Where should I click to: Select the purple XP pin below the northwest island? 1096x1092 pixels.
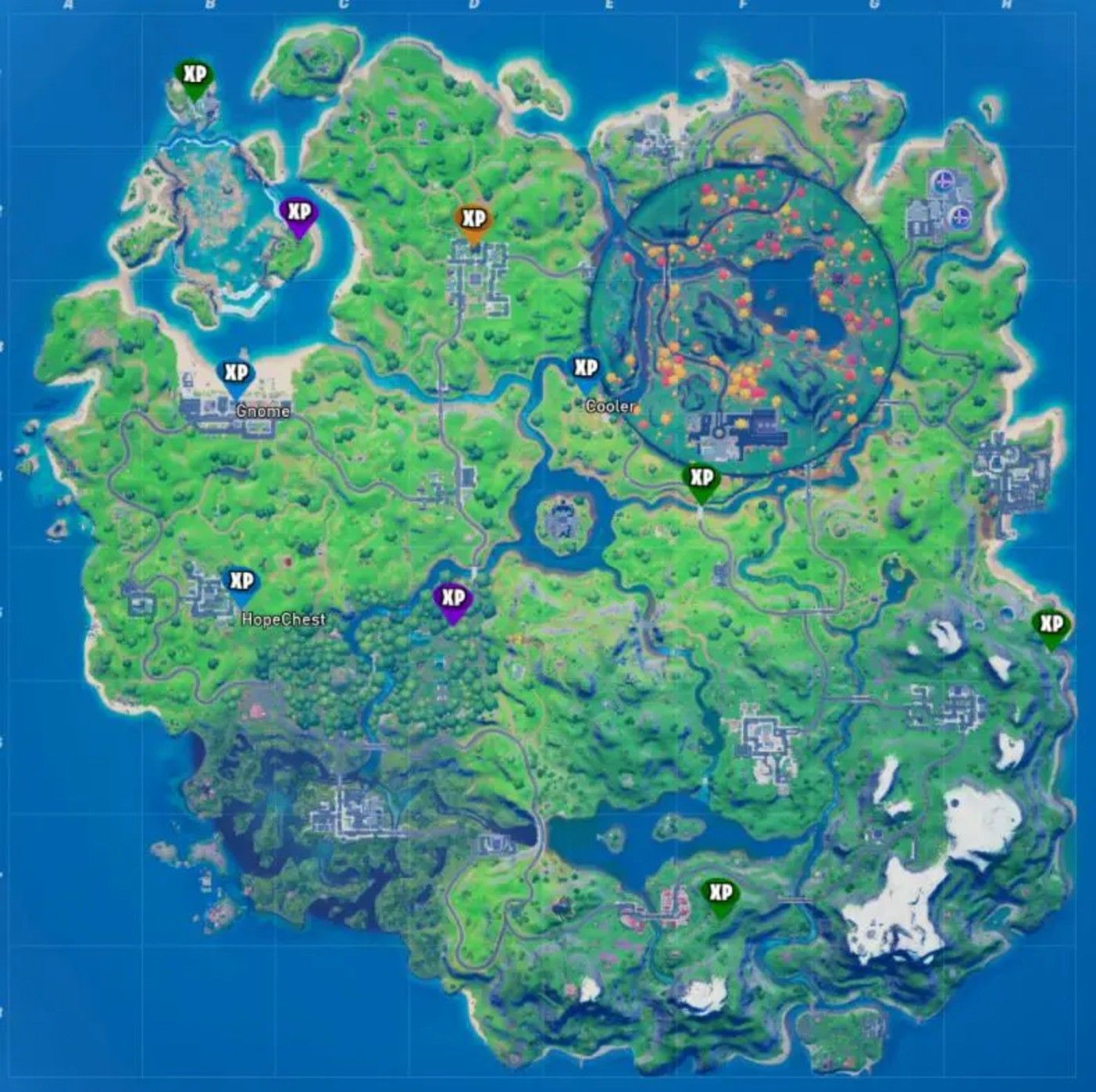298,211
